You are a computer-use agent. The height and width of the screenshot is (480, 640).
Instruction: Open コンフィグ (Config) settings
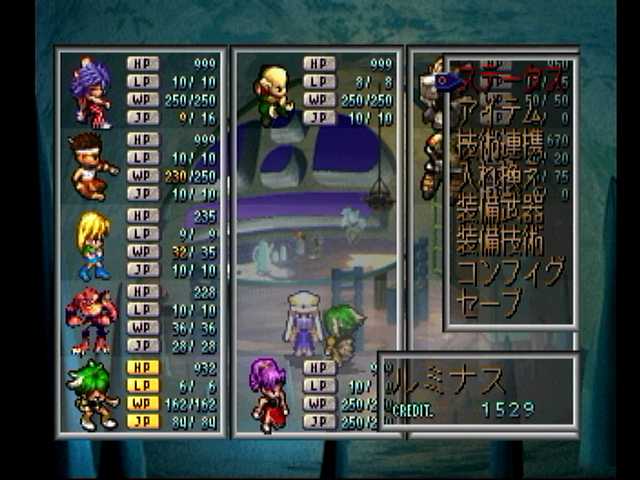point(510,272)
